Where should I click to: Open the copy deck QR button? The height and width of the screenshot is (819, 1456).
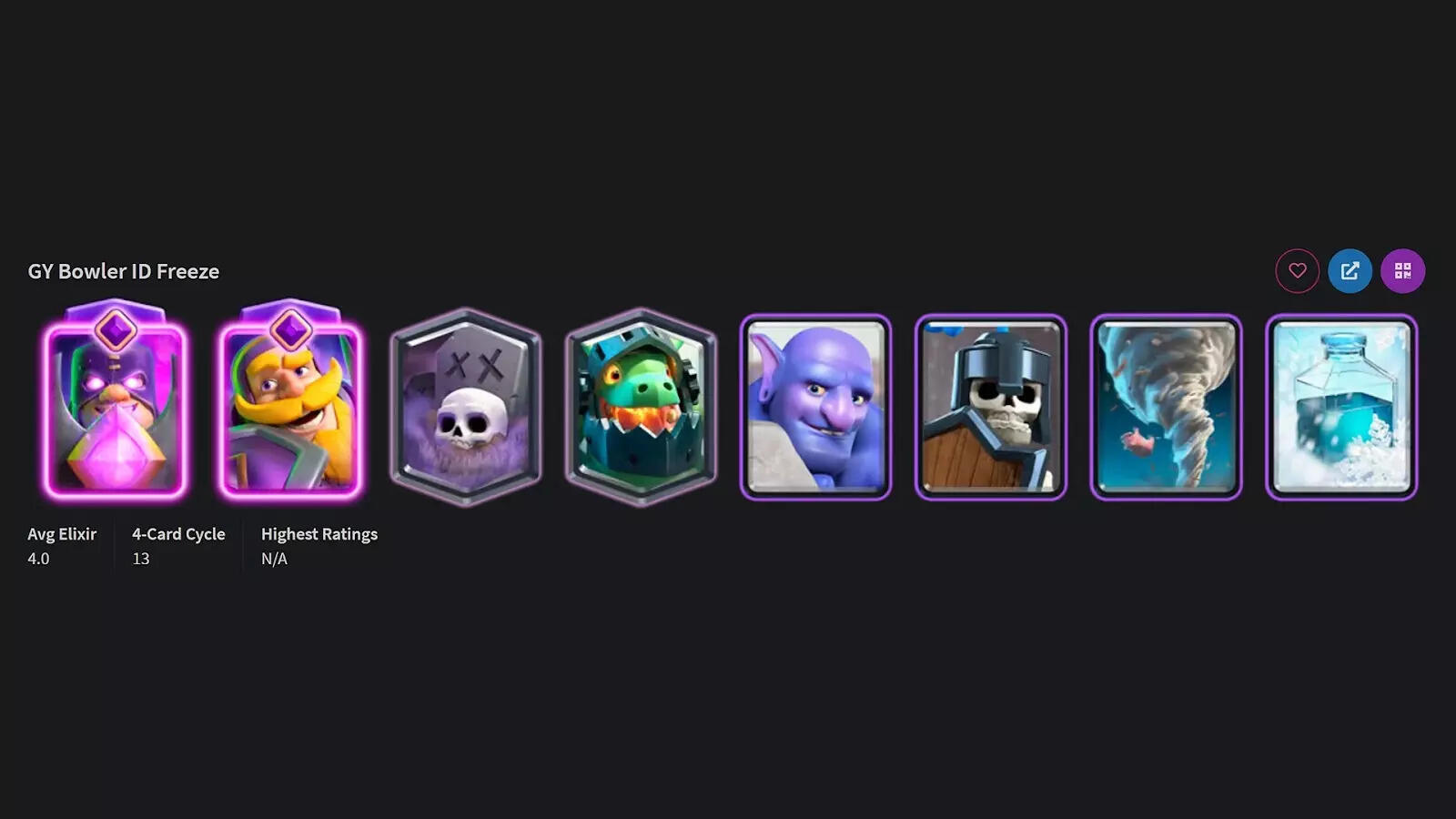click(x=1404, y=270)
